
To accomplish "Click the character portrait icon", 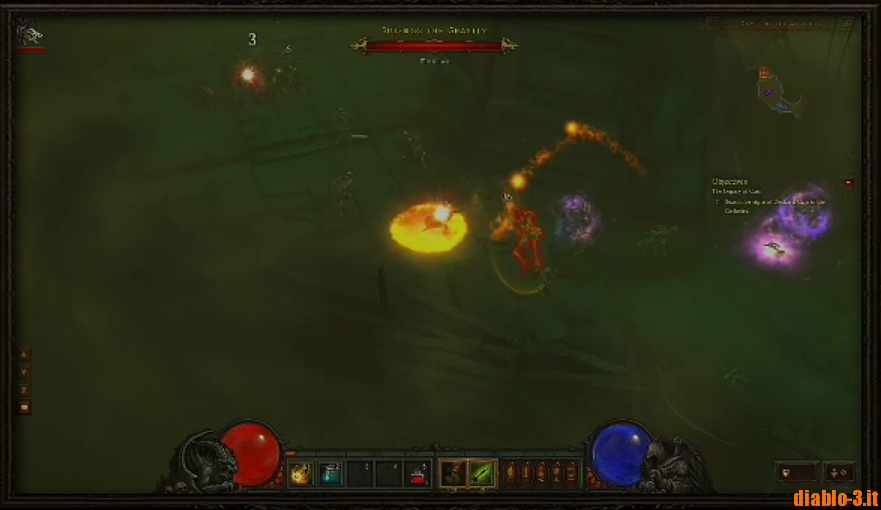I will tap(28, 35).
